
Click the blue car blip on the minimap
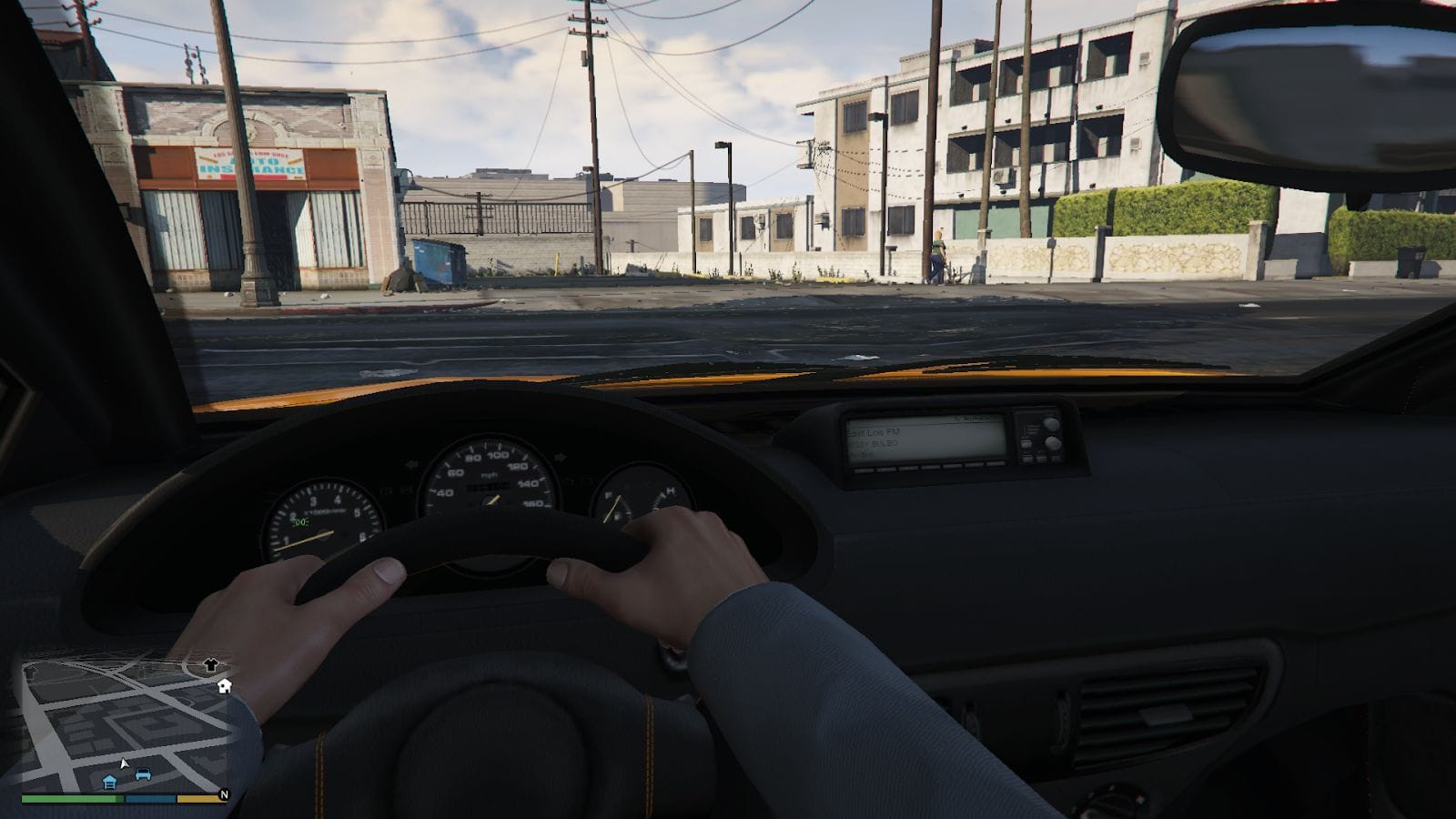pos(143,774)
